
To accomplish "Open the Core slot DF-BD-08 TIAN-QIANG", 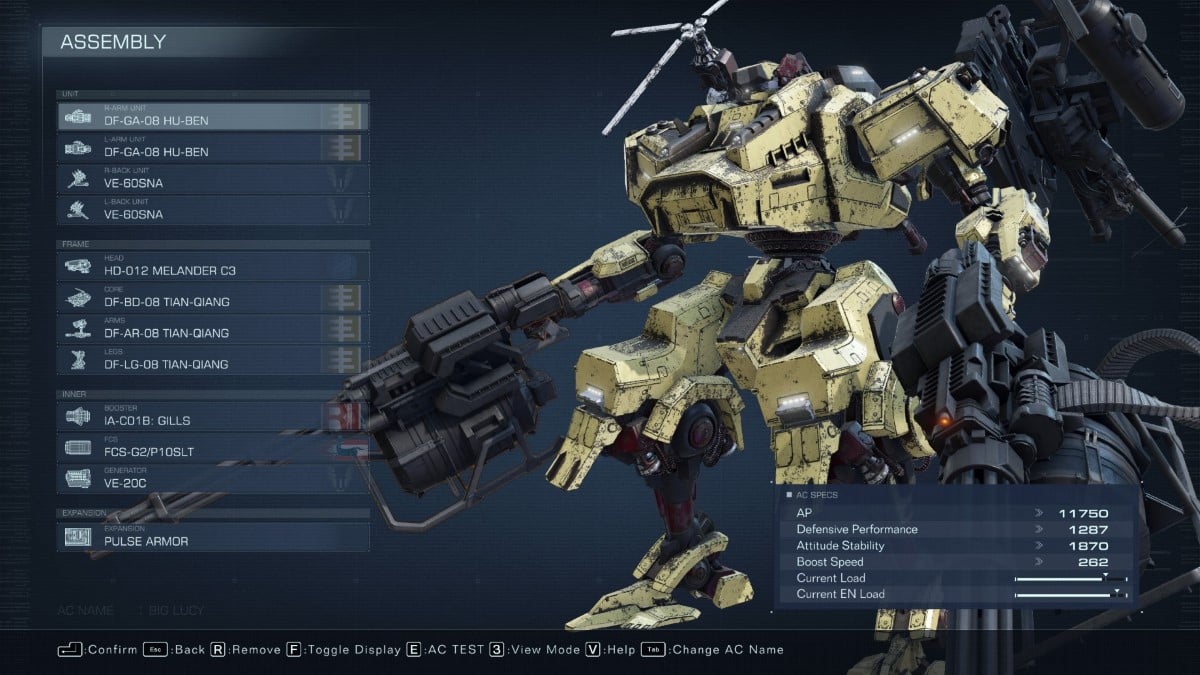I will click(212, 297).
